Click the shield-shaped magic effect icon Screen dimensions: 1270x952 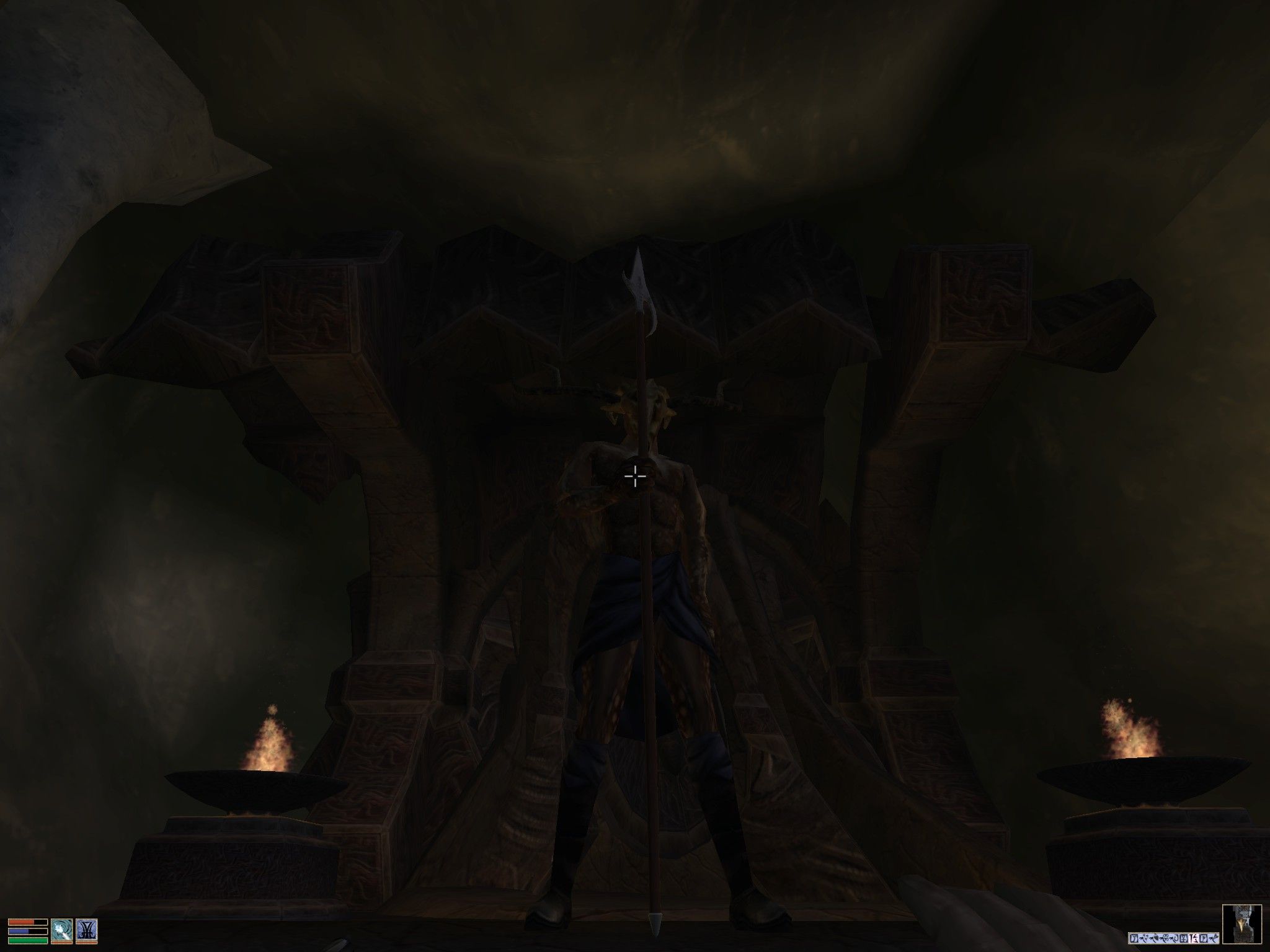pyautogui.click(x=1154, y=938)
